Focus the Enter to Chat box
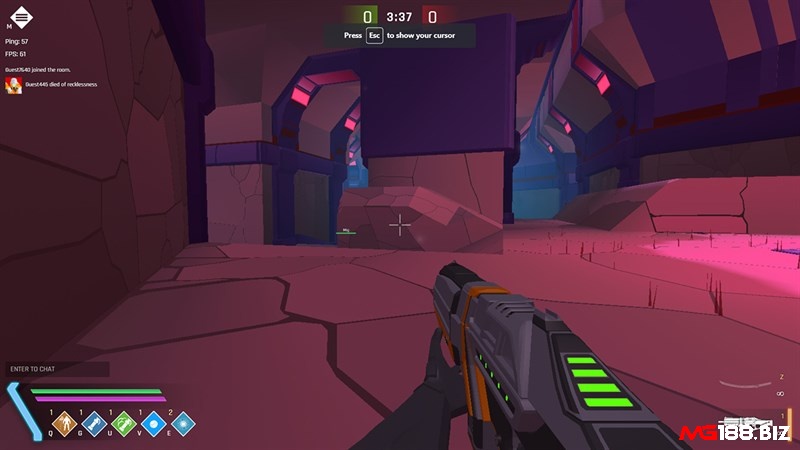 point(56,369)
